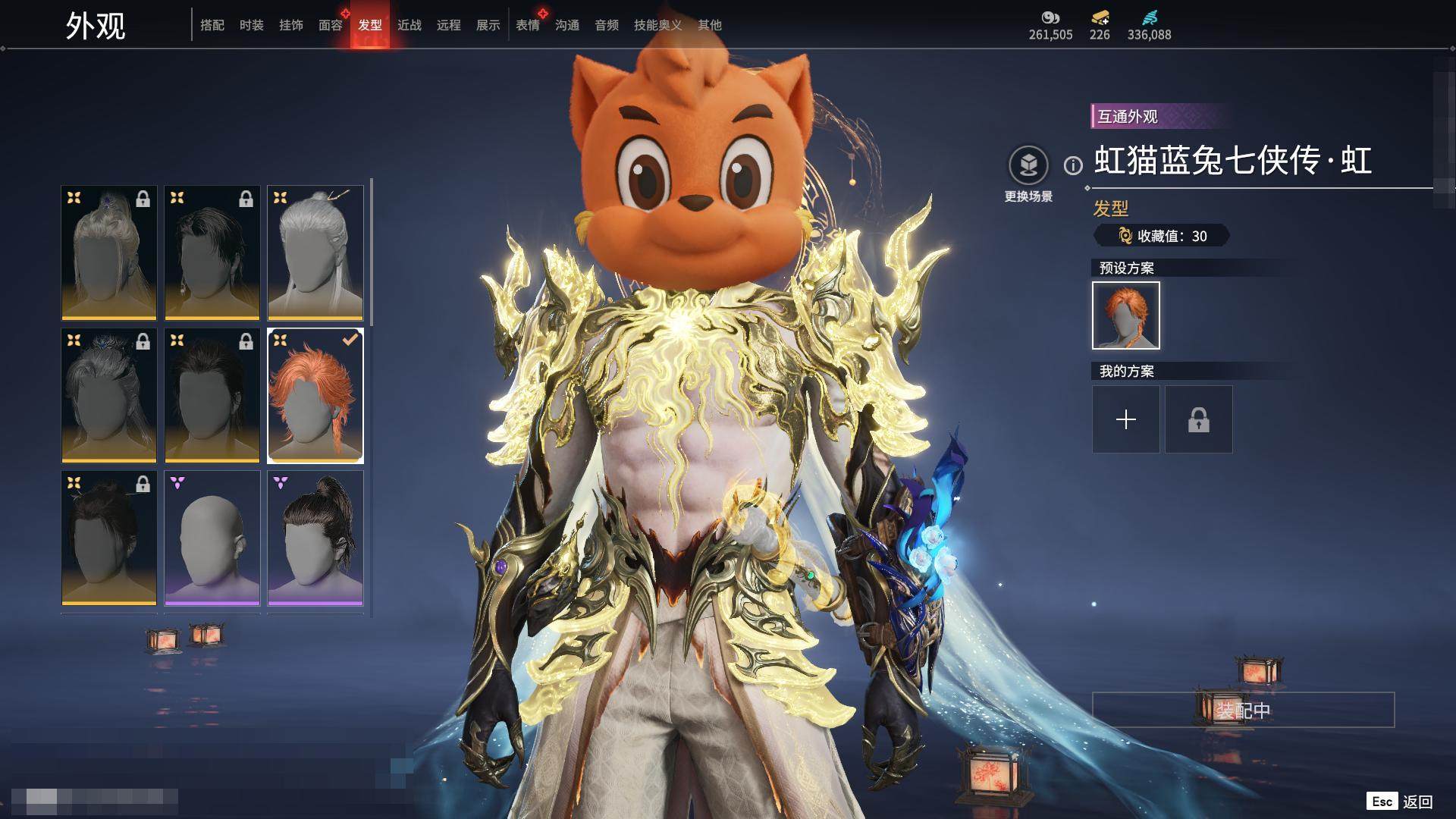Open the 表情 tab
This screenshot has height=819, width=1456.
coord(528,25)
